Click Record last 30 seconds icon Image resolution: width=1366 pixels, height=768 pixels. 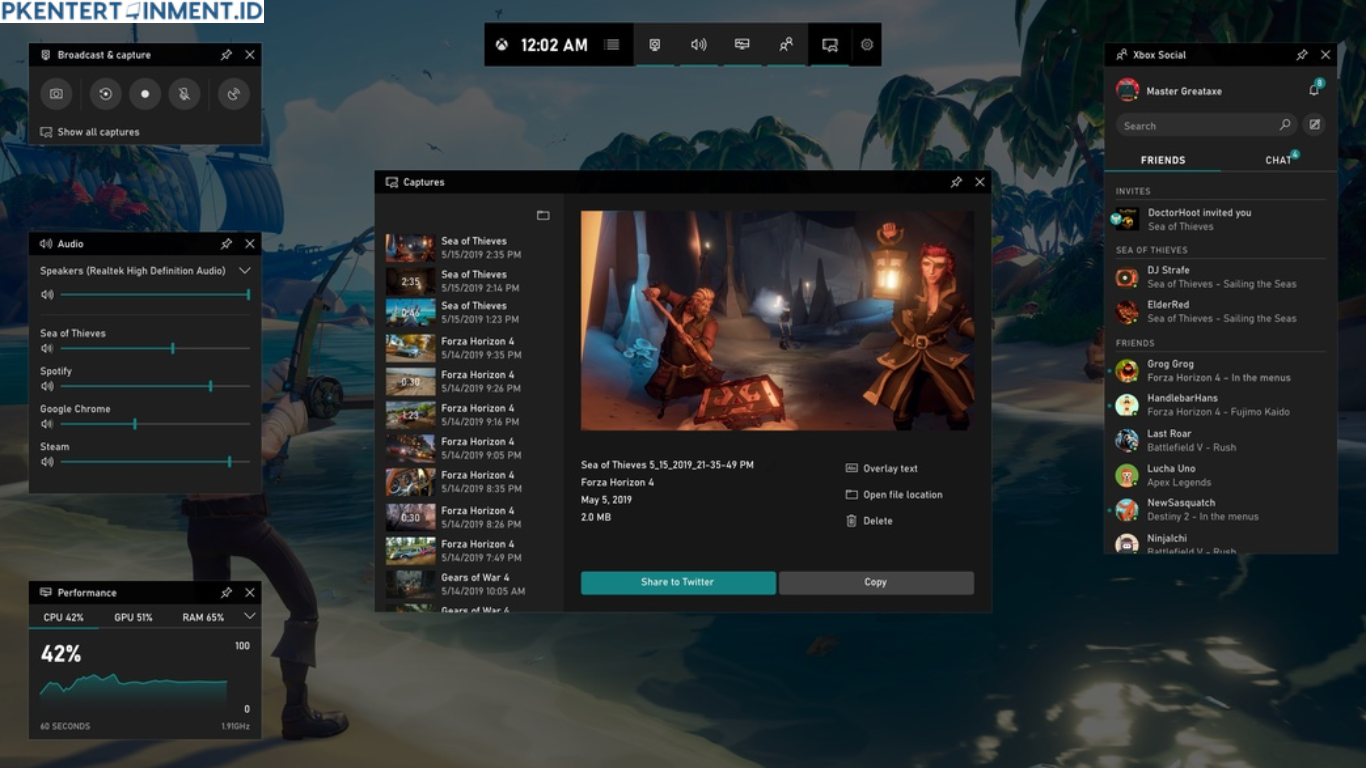pyautogui.click(x=105, y=94)
